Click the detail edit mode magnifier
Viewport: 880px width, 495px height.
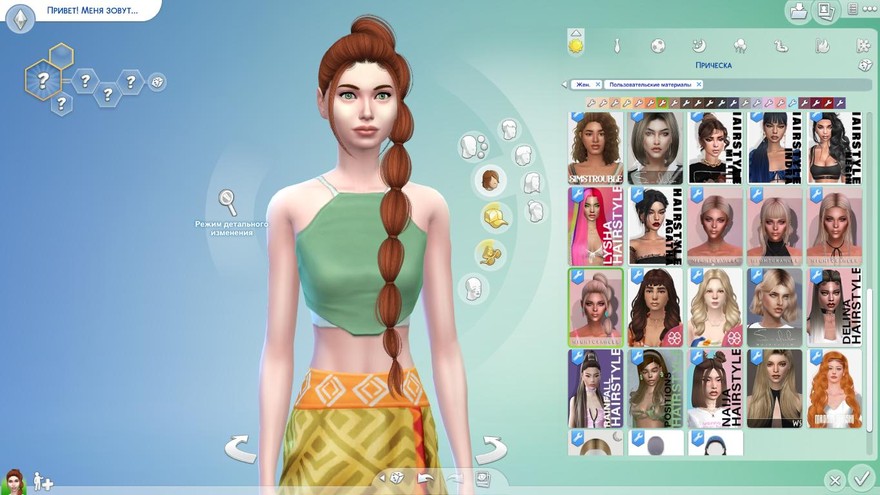[x=228, y=202]
